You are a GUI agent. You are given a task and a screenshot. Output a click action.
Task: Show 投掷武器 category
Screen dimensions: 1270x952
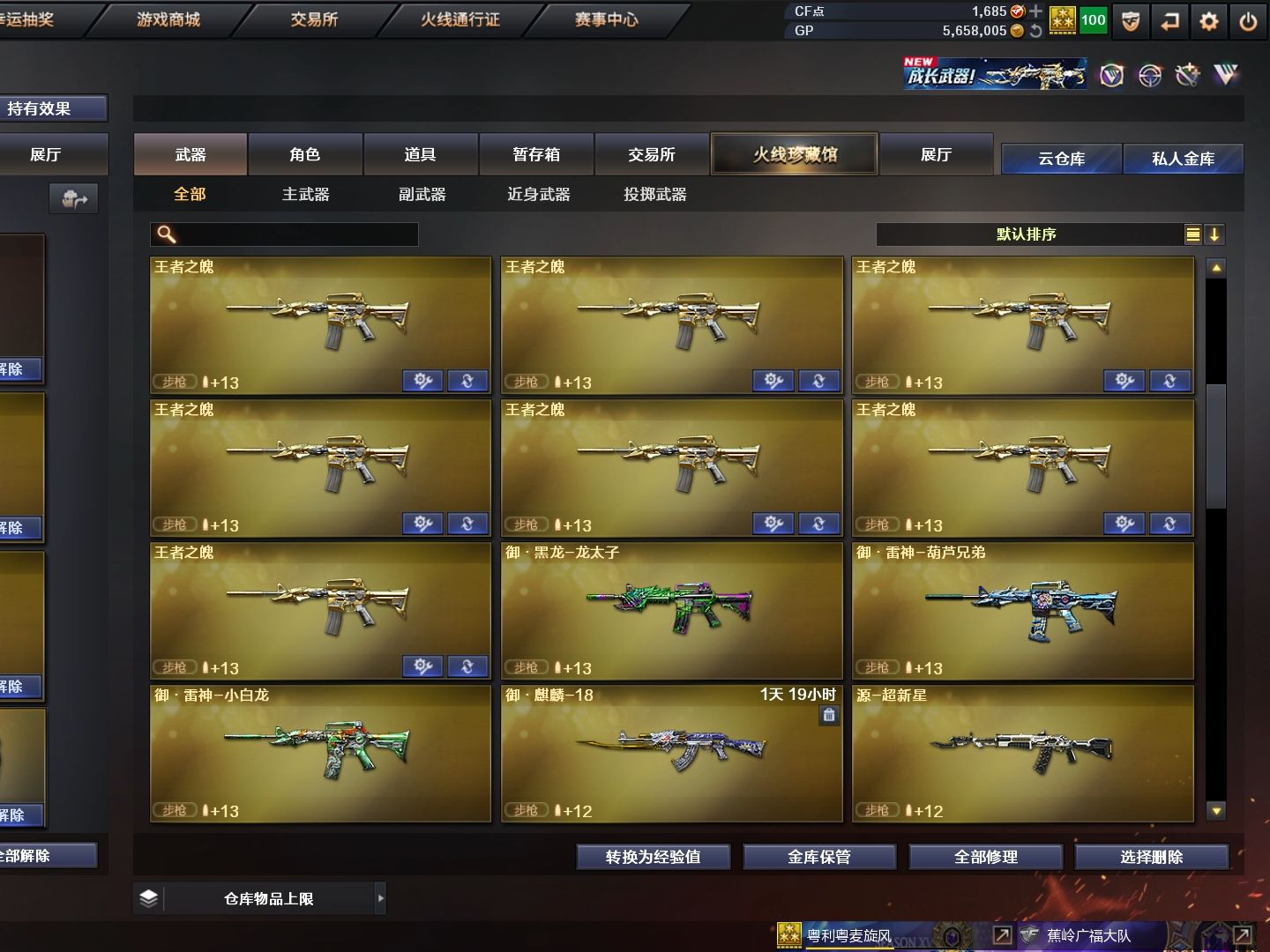click(x=654, y=195)
